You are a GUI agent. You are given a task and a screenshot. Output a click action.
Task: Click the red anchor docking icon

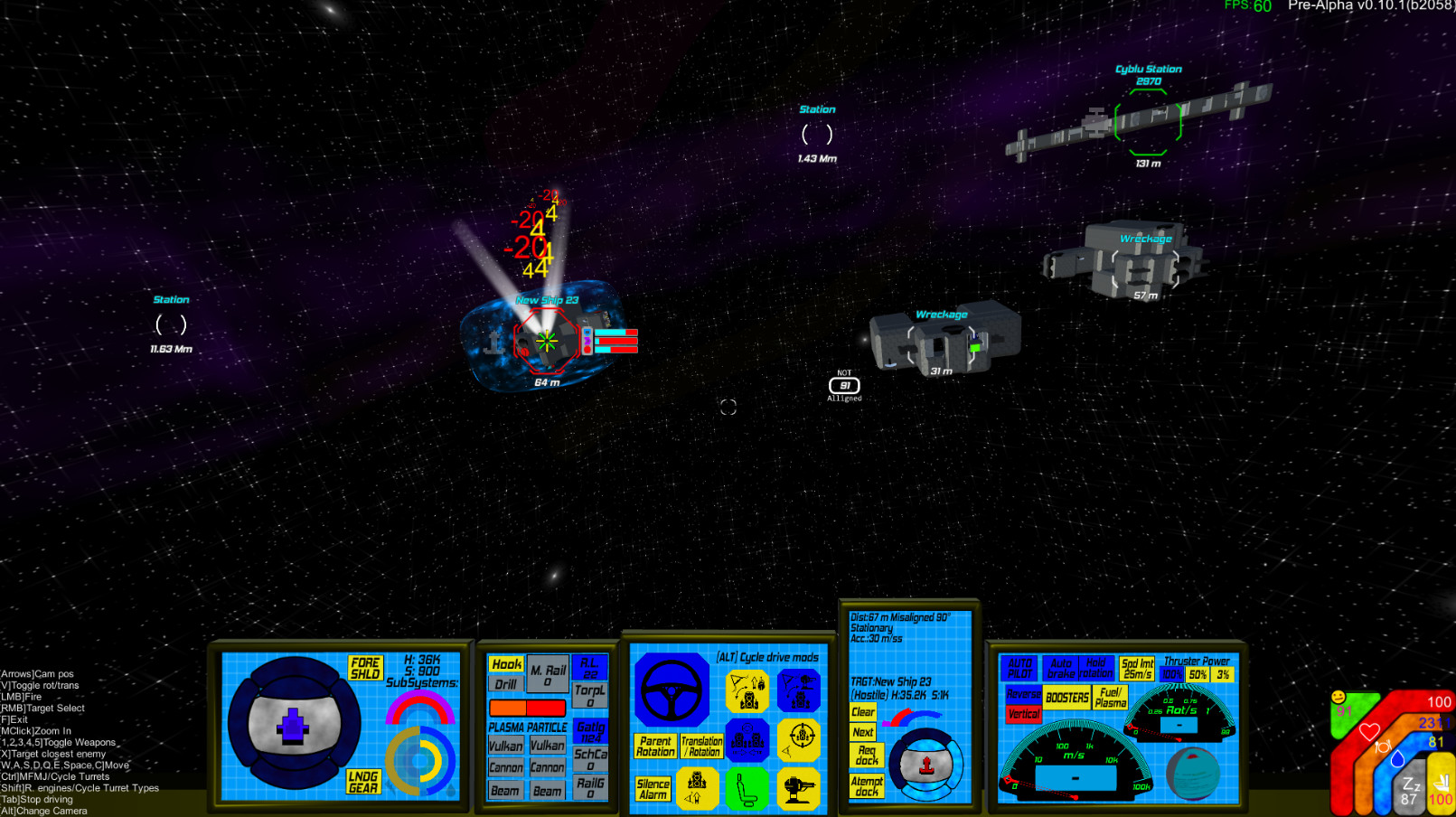(x=926, y=764)
